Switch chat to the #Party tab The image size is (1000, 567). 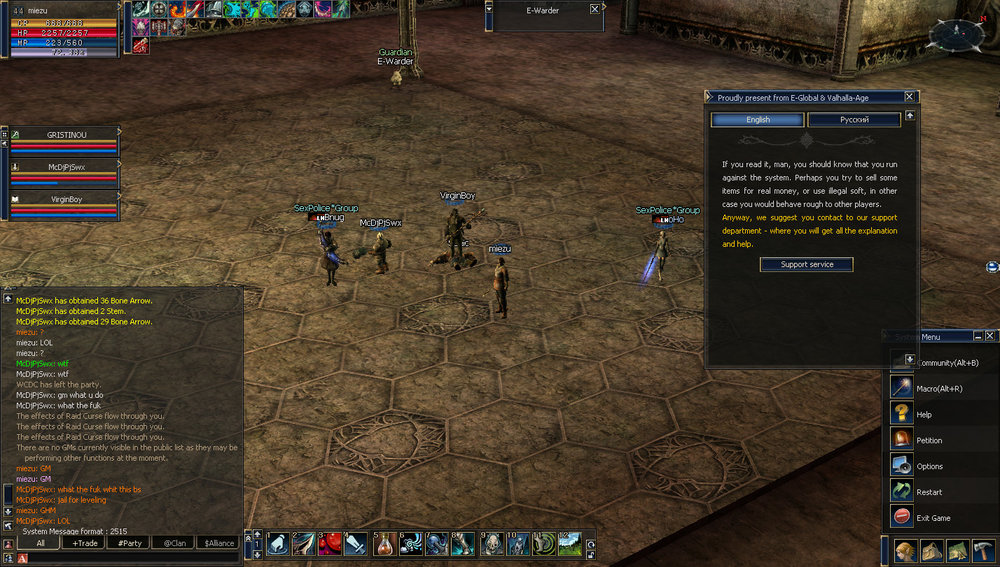point(129,543)
